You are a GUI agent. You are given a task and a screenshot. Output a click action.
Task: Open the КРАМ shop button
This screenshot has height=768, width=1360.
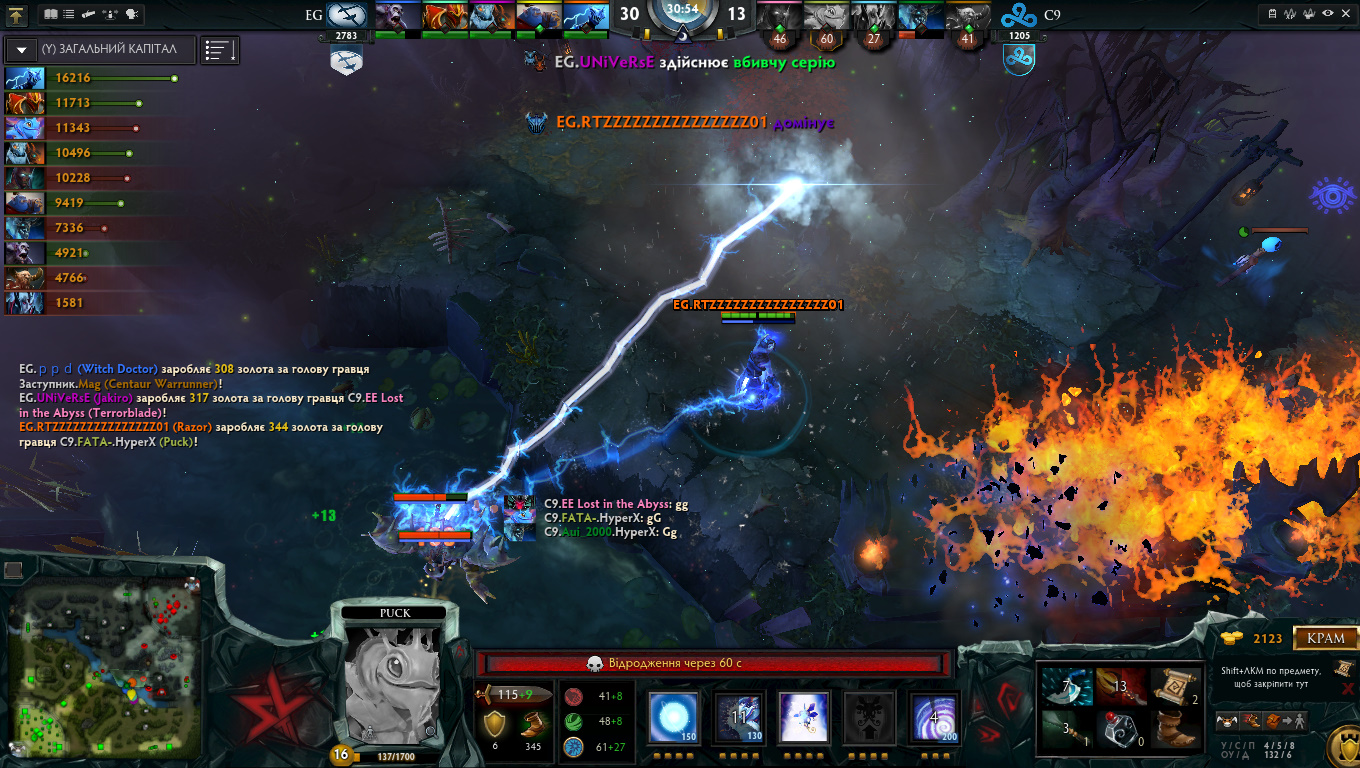click(x=1326, y=638)
